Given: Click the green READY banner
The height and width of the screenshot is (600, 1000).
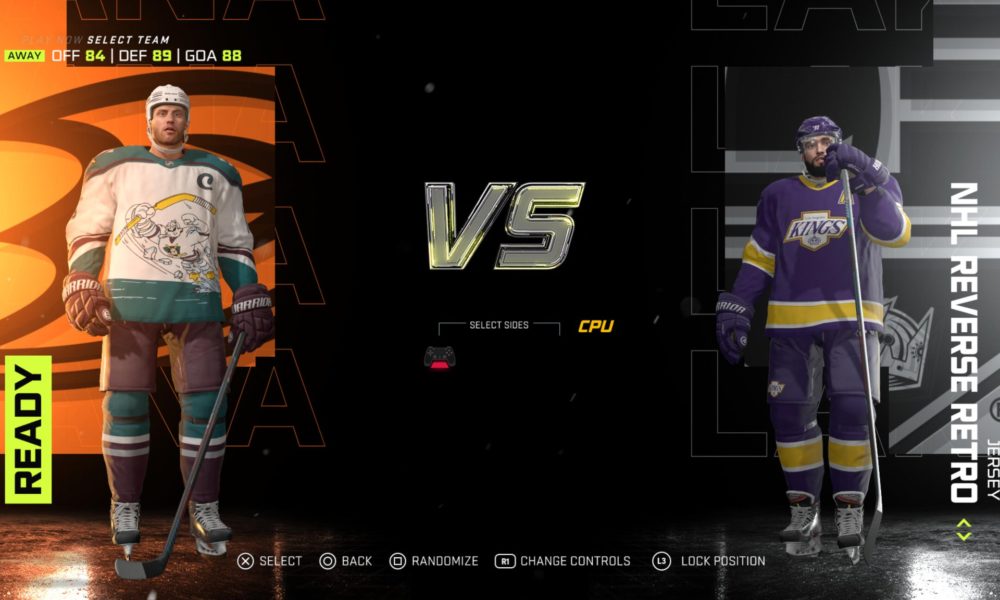Looking at the screenshot, I should point(28,429).
